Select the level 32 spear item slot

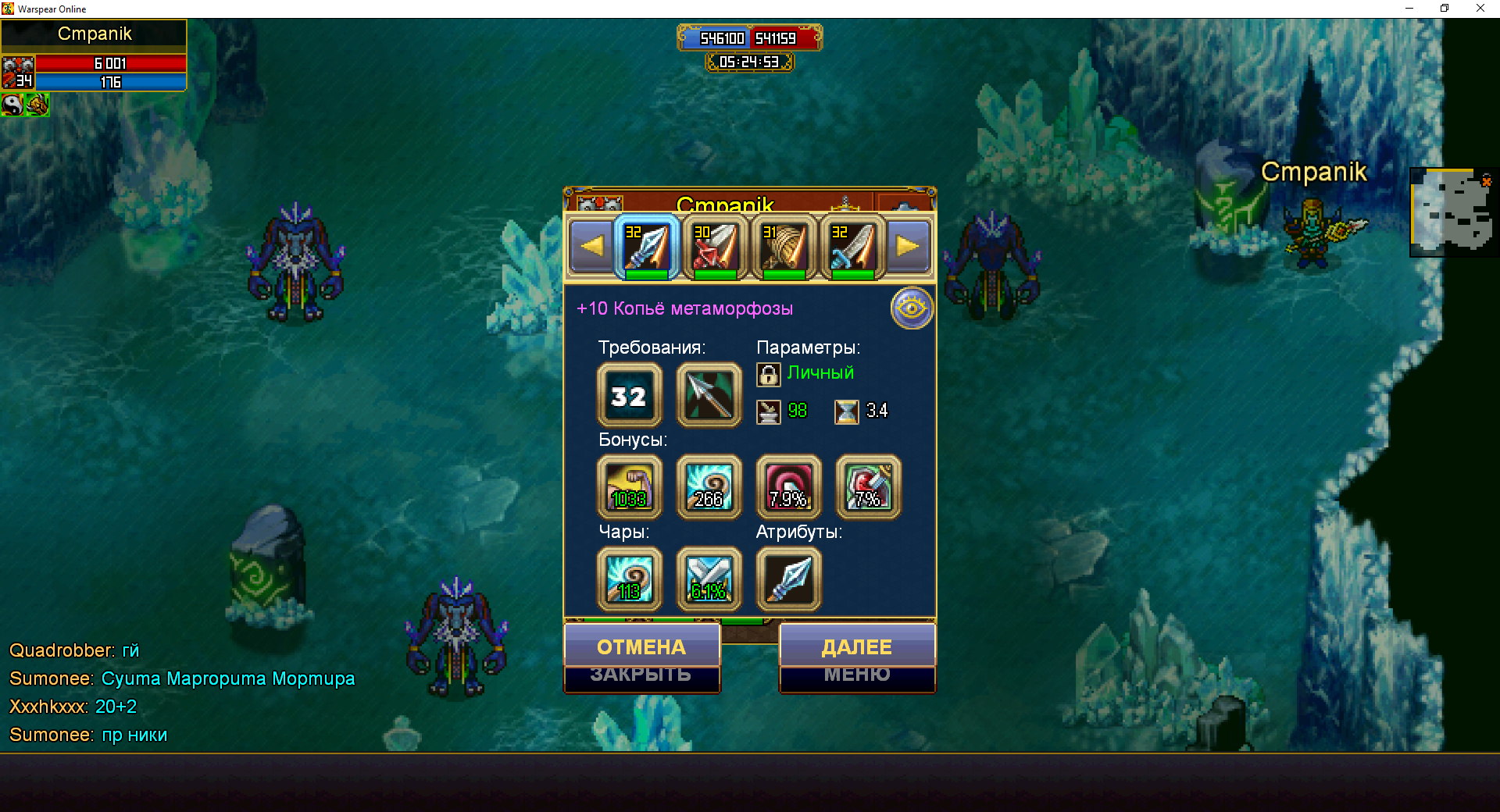click(x=646, y=248)
